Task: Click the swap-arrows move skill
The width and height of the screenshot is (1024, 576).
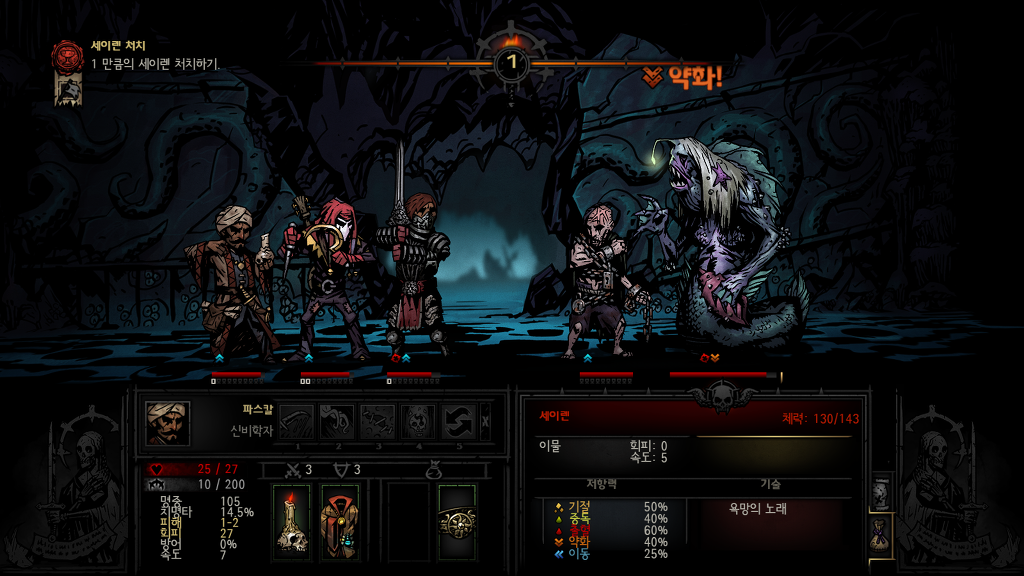Action: (457, 422)
